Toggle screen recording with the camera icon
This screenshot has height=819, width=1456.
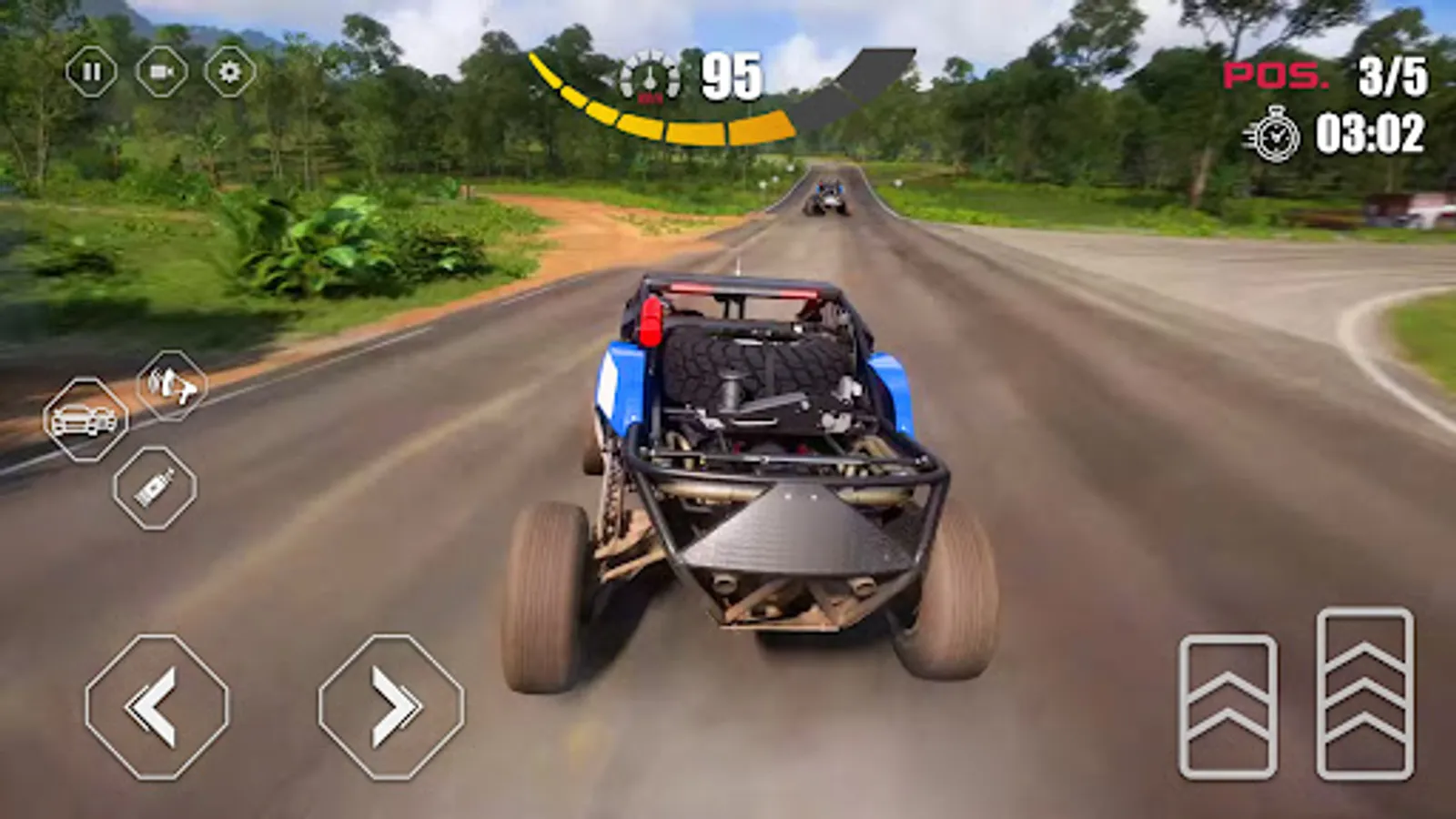tap(157, 73)
